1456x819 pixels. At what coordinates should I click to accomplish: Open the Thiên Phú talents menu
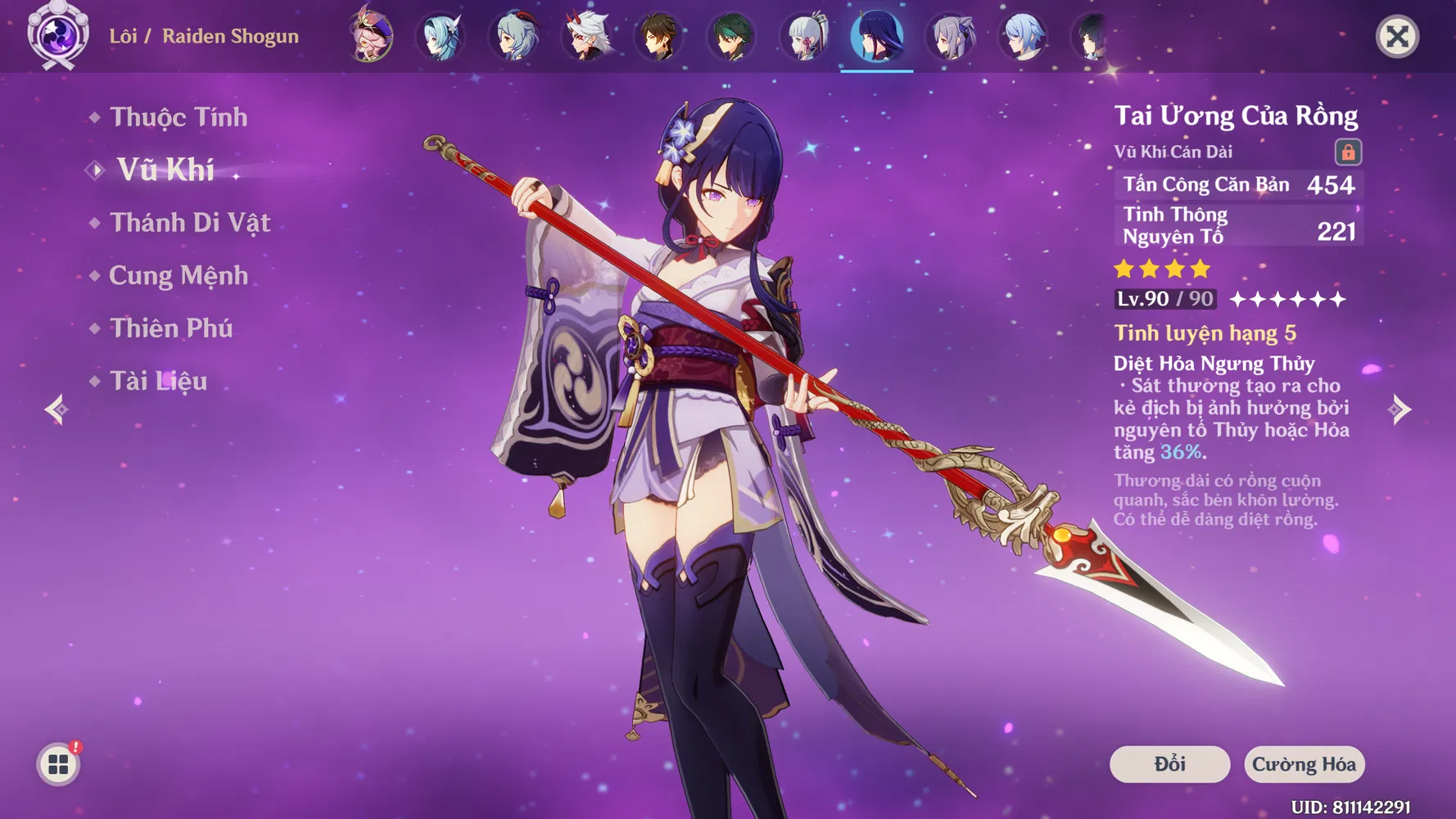(171, 328)
